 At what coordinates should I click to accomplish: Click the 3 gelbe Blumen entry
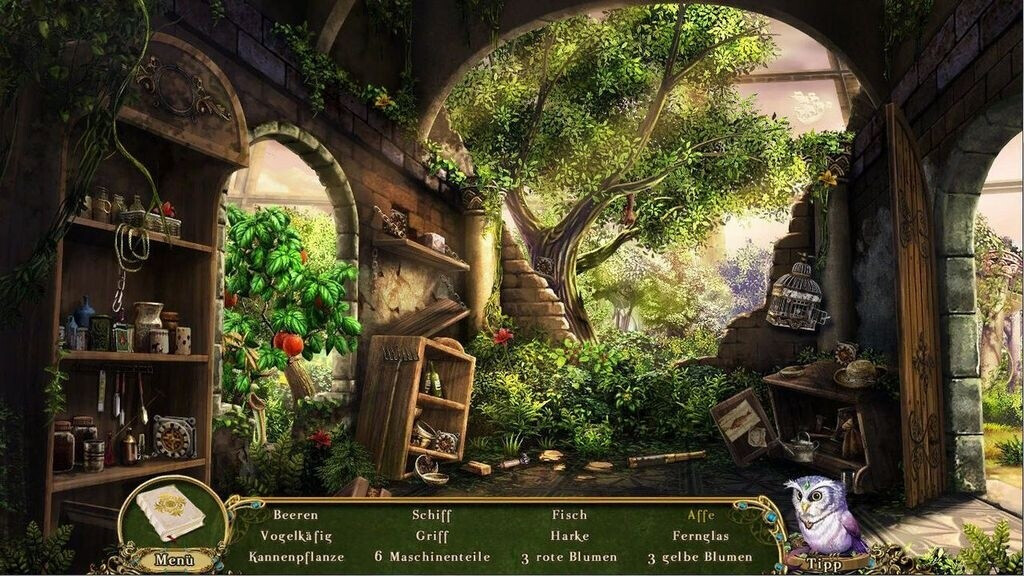[x=700, y=557]
